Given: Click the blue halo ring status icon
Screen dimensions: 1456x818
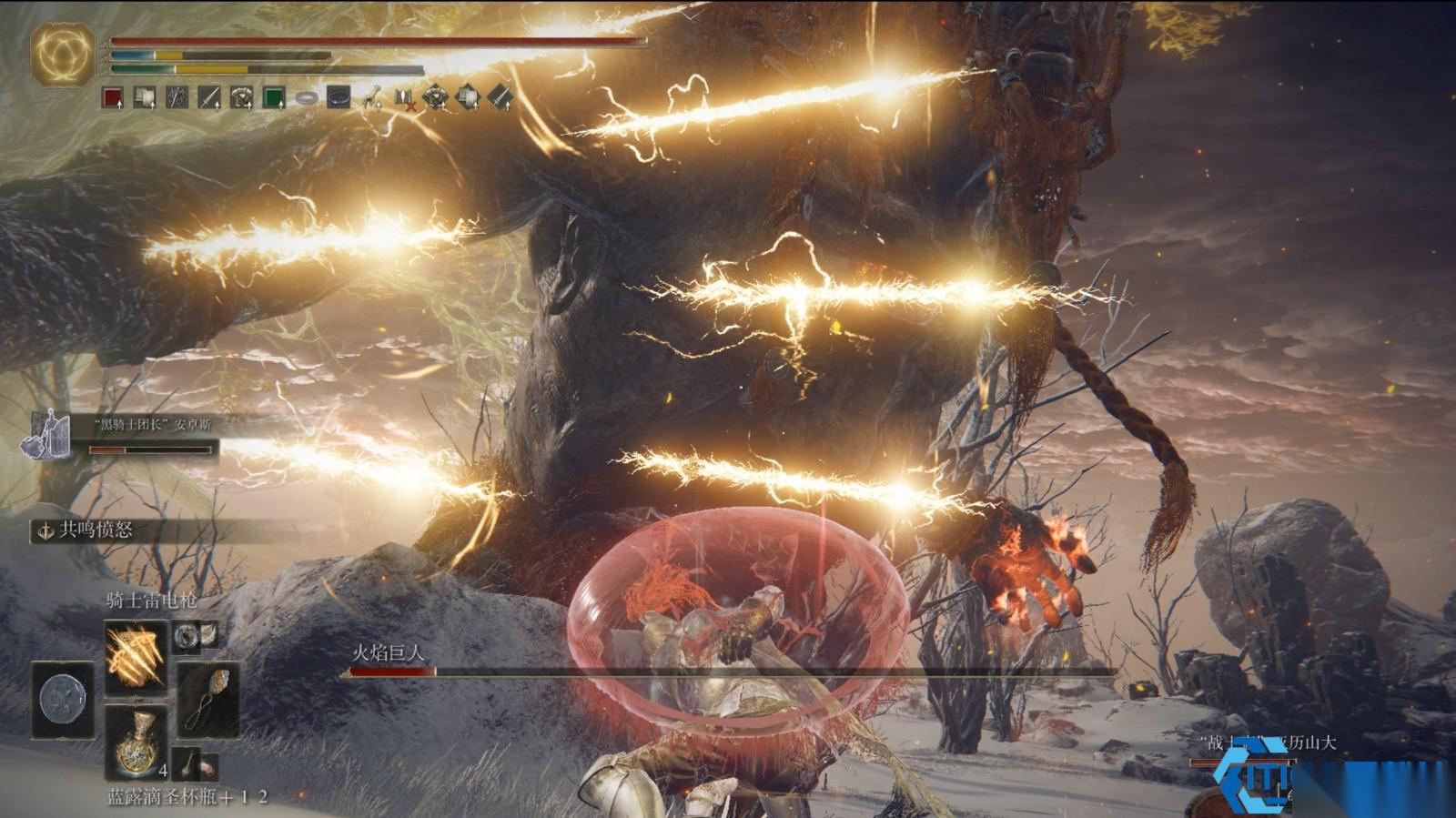Looking at the screenshot, I should click(339, 96).
